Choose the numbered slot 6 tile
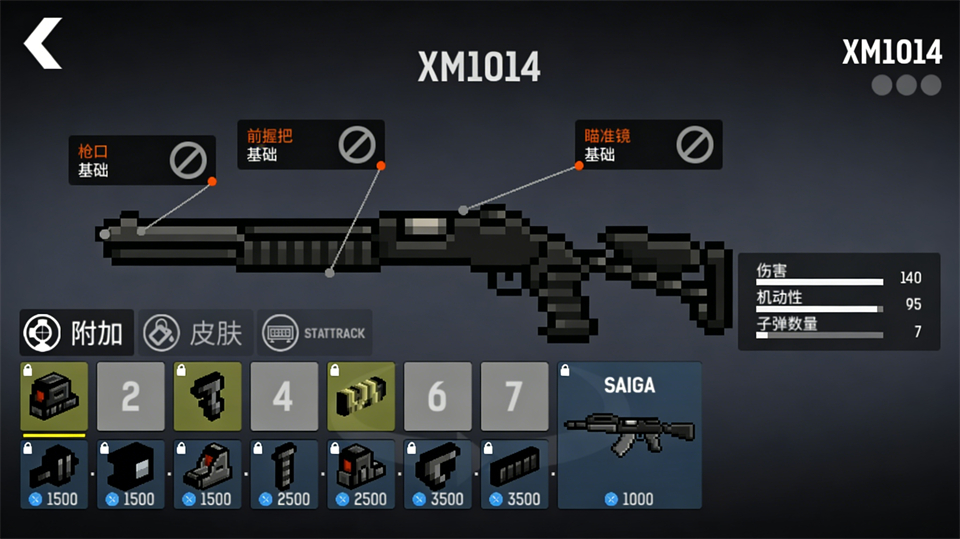Screen dimensions: 960x539 (437, 397)
